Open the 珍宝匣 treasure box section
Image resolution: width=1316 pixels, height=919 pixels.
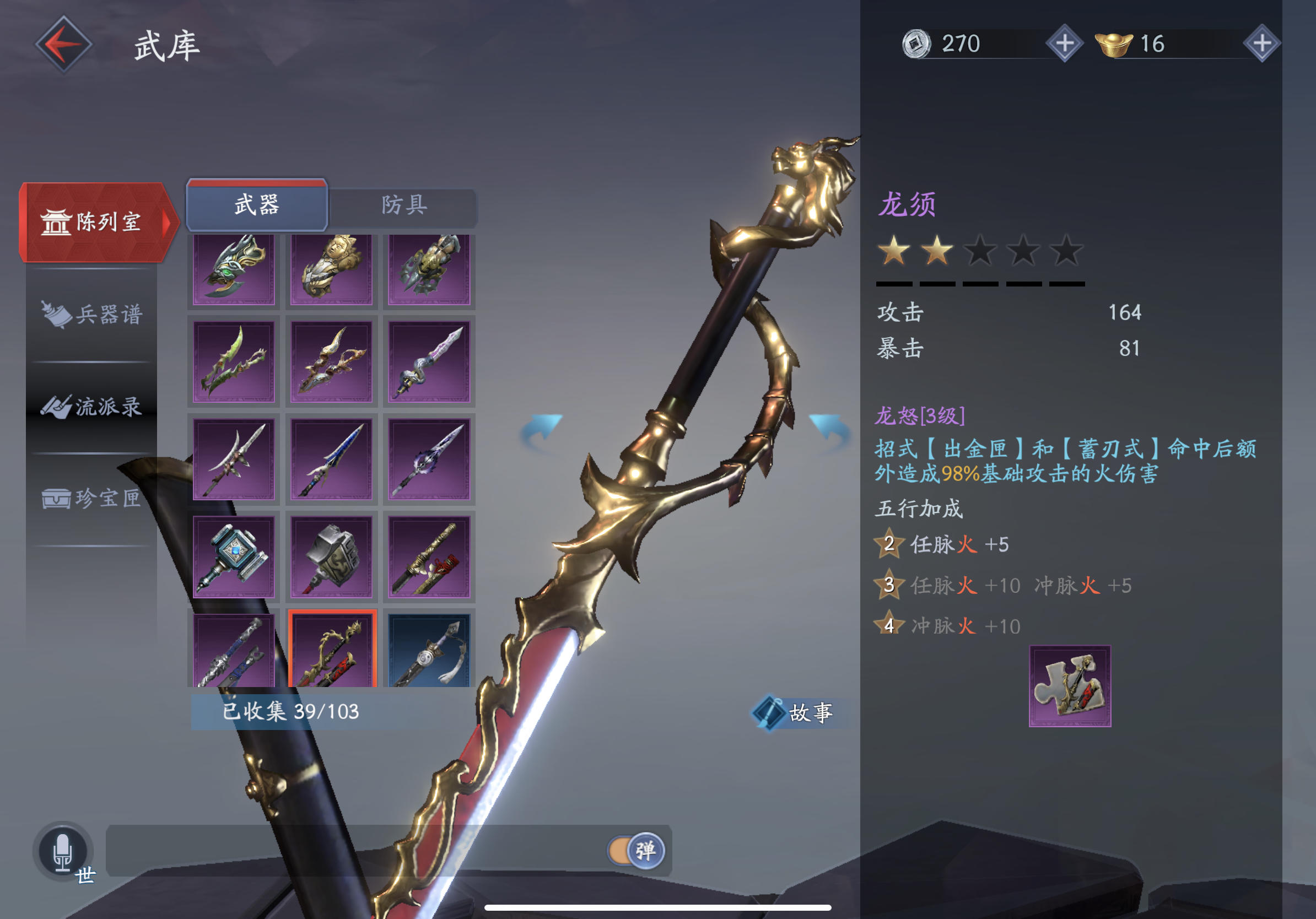click(91, 499)
